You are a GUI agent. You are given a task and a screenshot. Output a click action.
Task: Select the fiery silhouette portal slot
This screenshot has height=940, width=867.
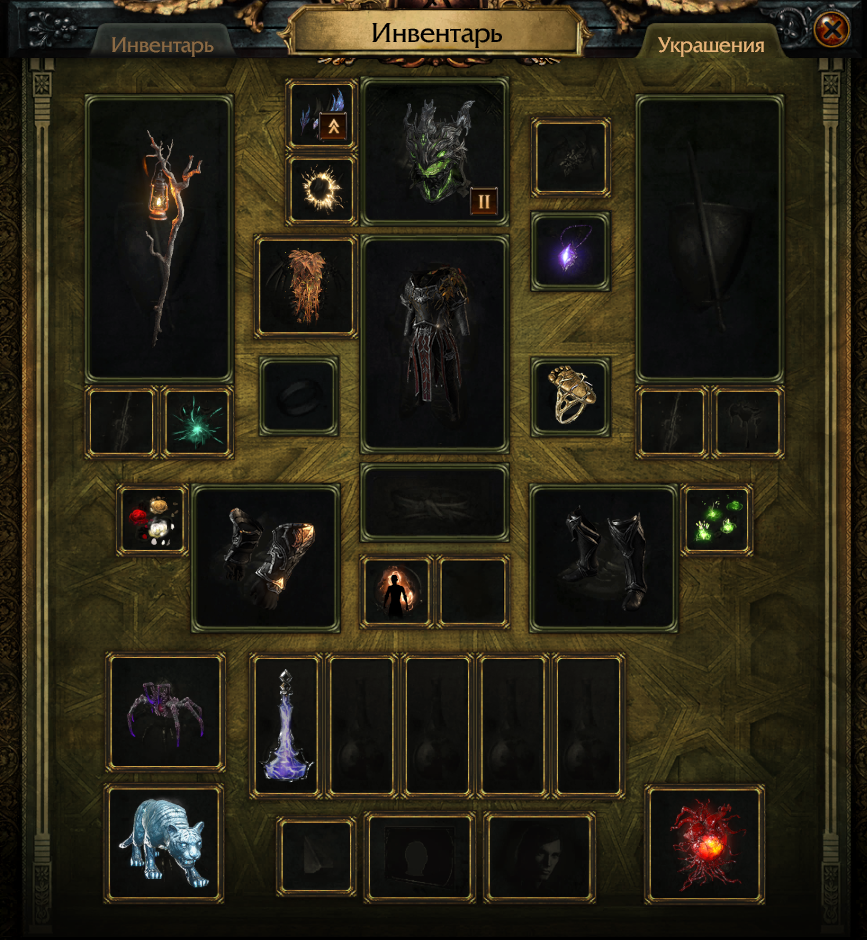tap(397, 592)
